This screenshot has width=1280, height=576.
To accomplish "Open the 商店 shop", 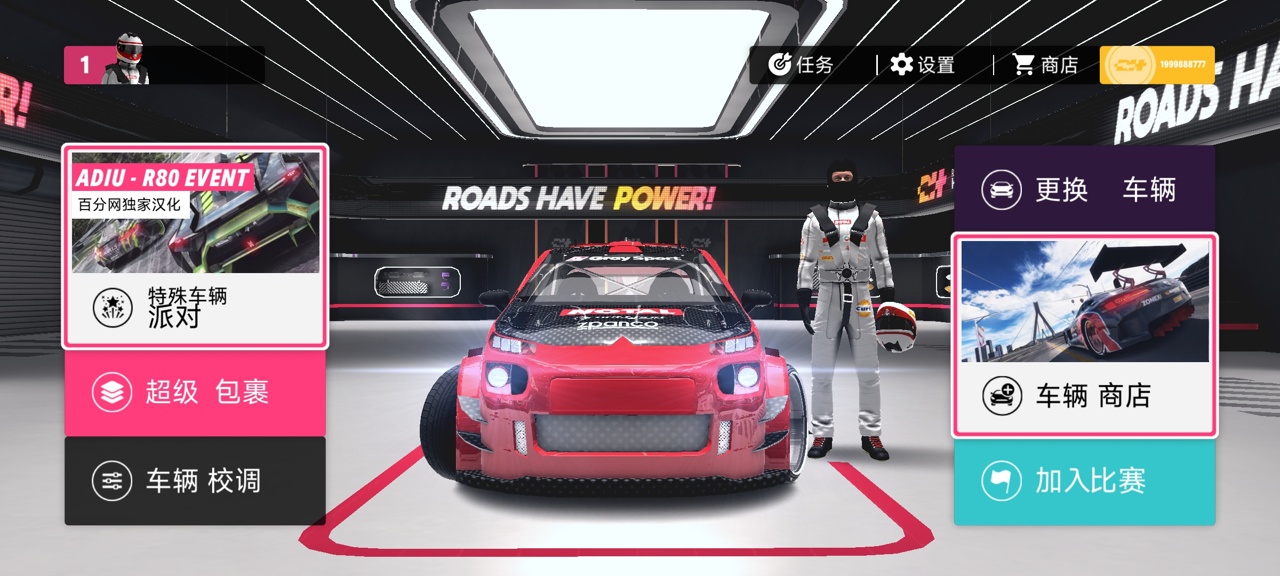I will coord(1046,65).
